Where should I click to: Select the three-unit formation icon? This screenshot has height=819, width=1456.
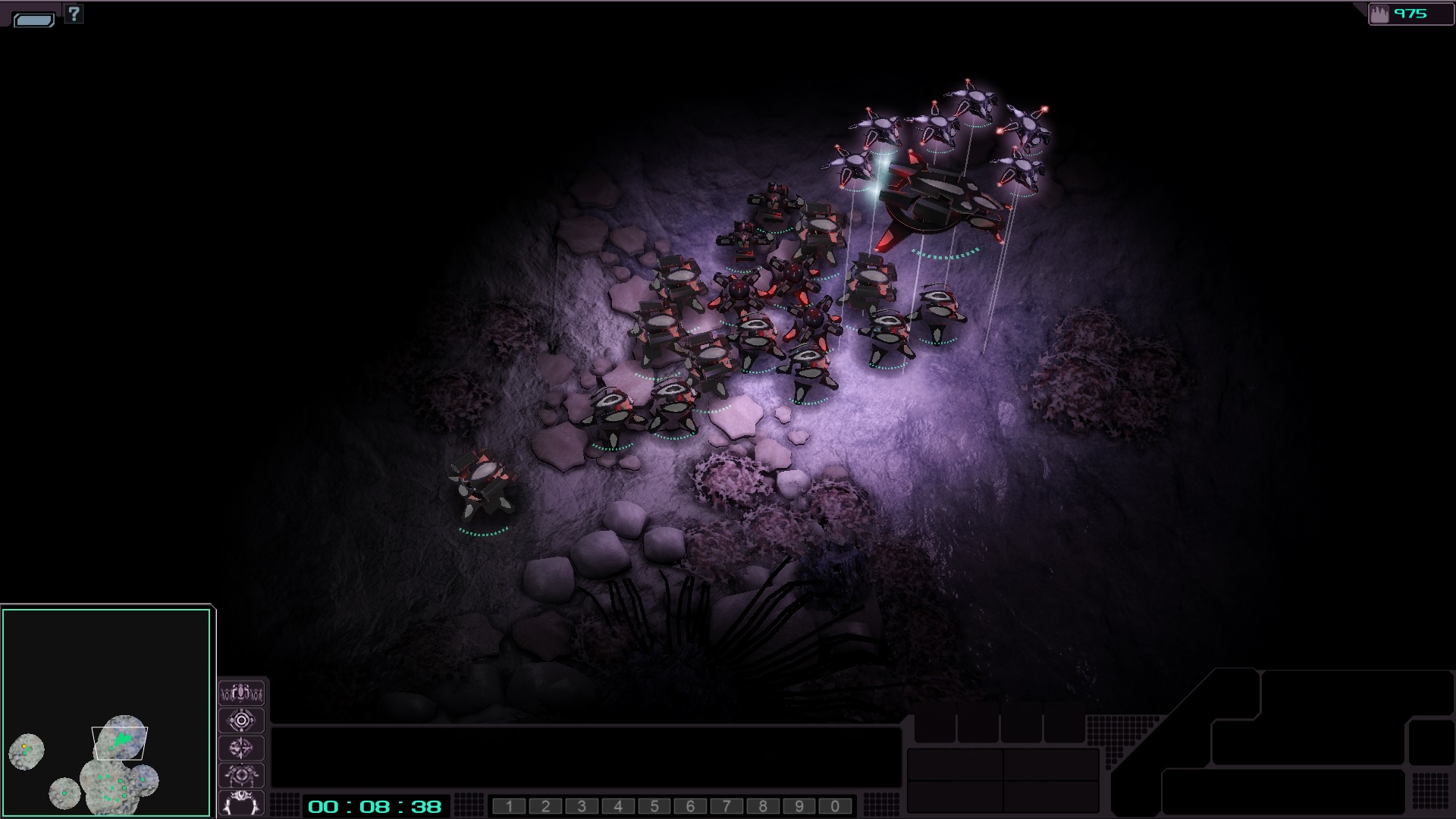[241, 692]
